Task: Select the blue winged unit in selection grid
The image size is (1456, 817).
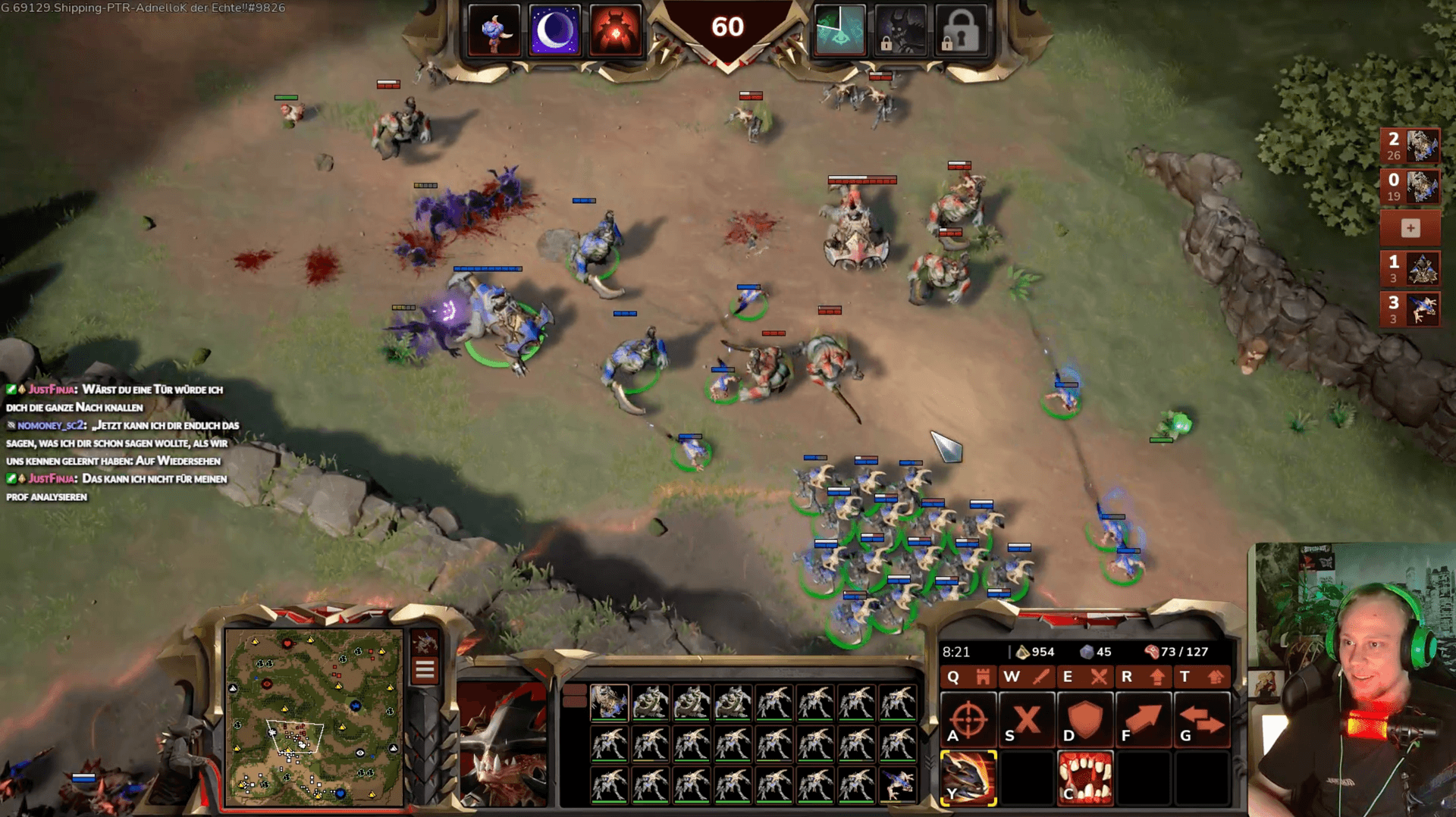Action: 897,784
